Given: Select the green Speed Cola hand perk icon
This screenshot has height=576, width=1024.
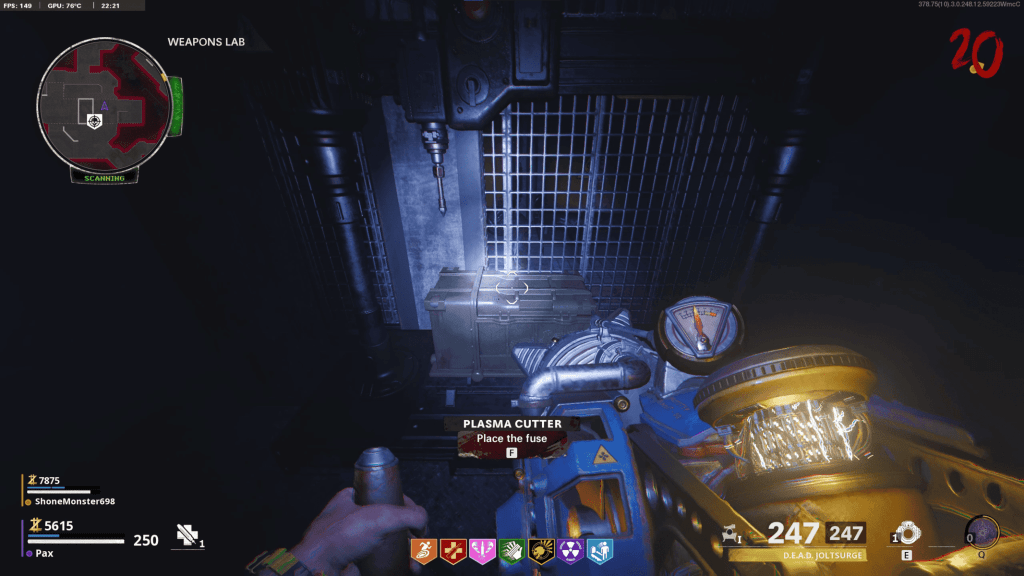Looking at the screenshot, I should click(510, 549).
